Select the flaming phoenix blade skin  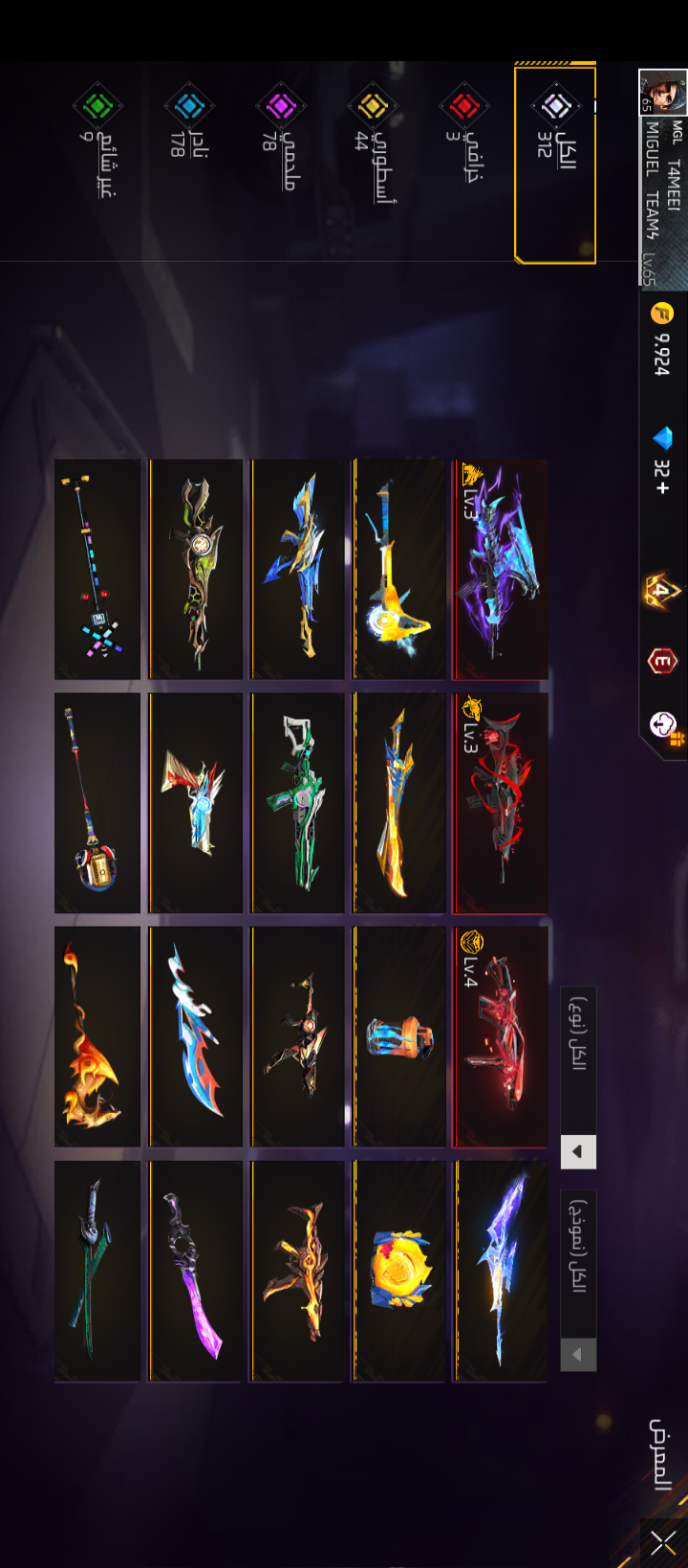click(97, 1036)
